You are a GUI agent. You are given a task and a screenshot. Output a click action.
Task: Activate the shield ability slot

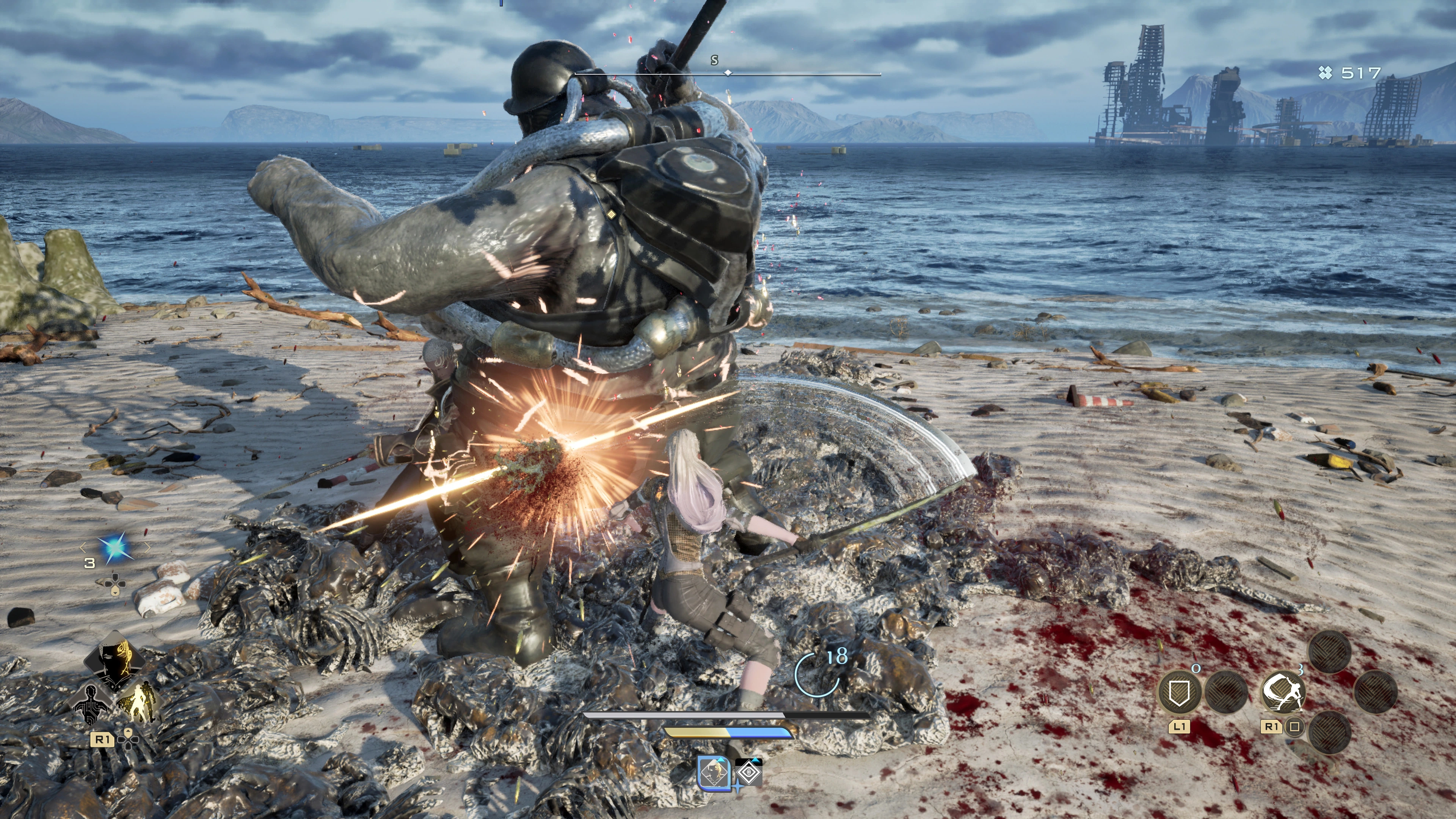[x=1179, y=692]
